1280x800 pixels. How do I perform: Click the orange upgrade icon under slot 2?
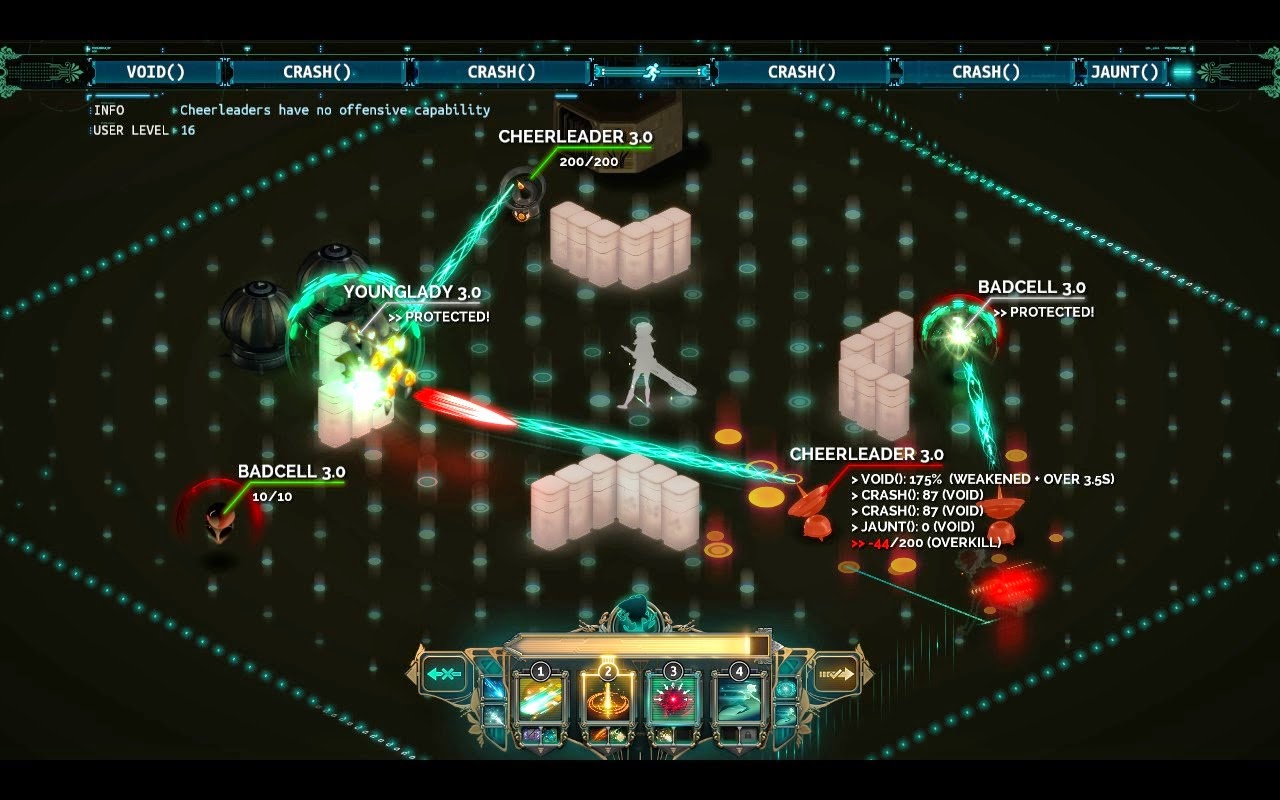[x=599, y=734]
